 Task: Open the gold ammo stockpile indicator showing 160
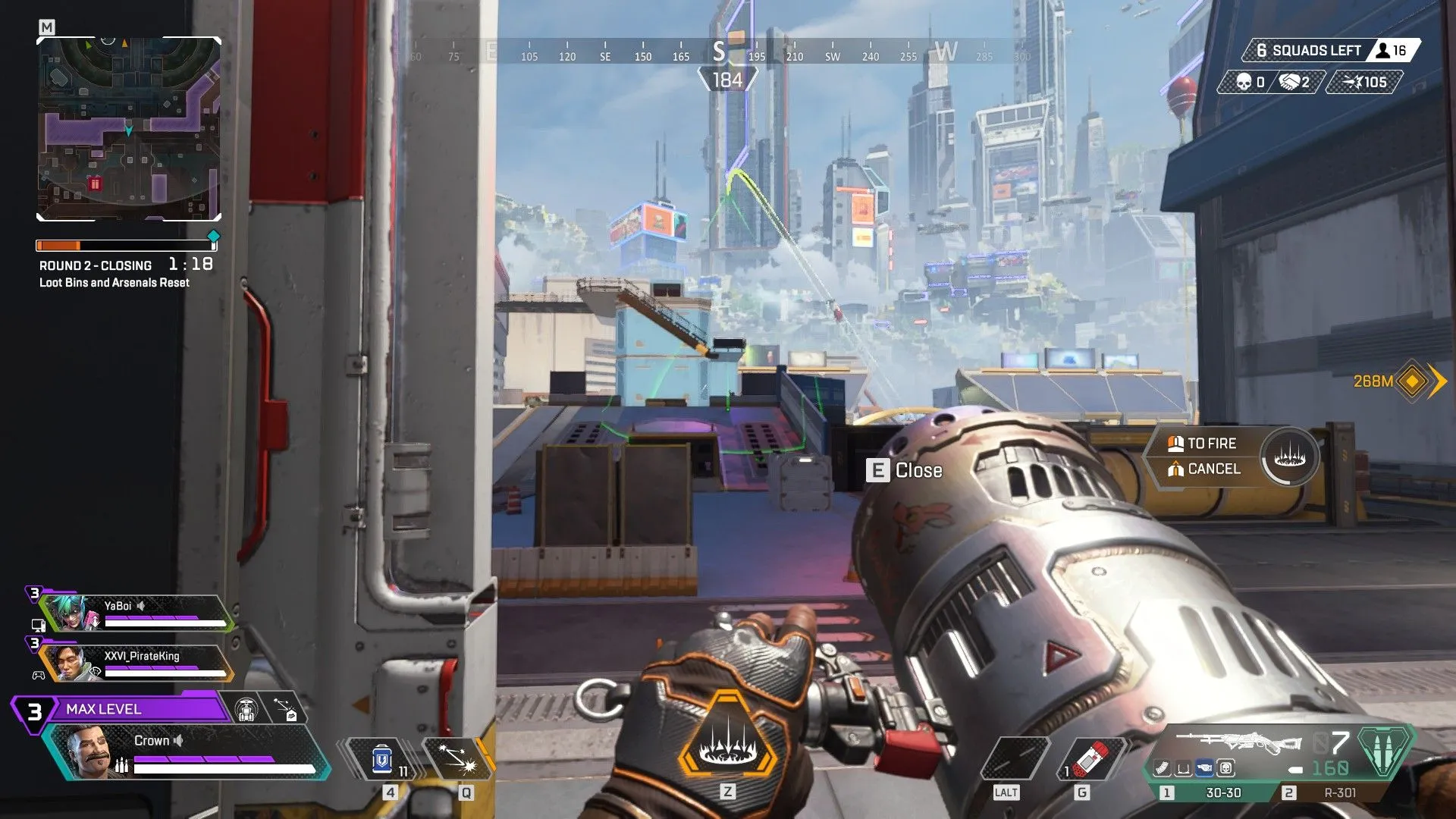pos(1331,767)
